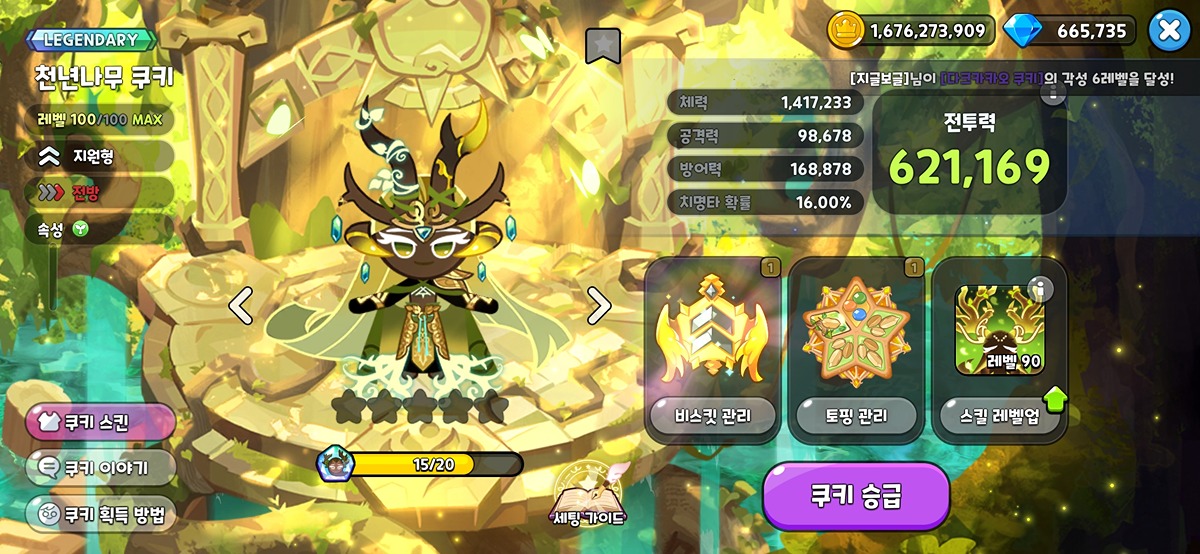
Task: Show 쿠키 획득 방법 acquisition info
Action: (100, 514)
